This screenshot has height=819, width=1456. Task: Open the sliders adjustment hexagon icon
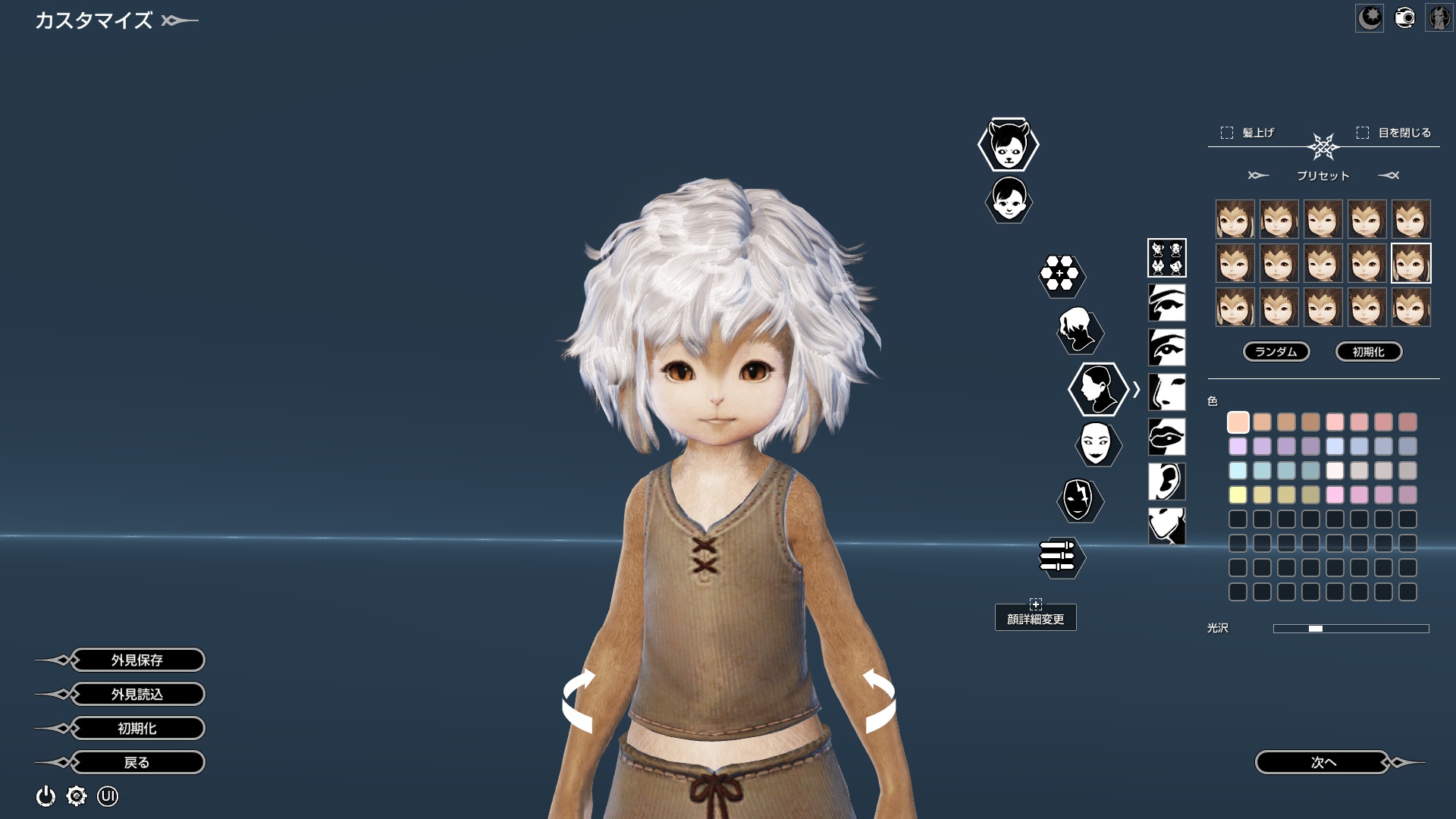pyautogui.click(x=1060, y=557)
